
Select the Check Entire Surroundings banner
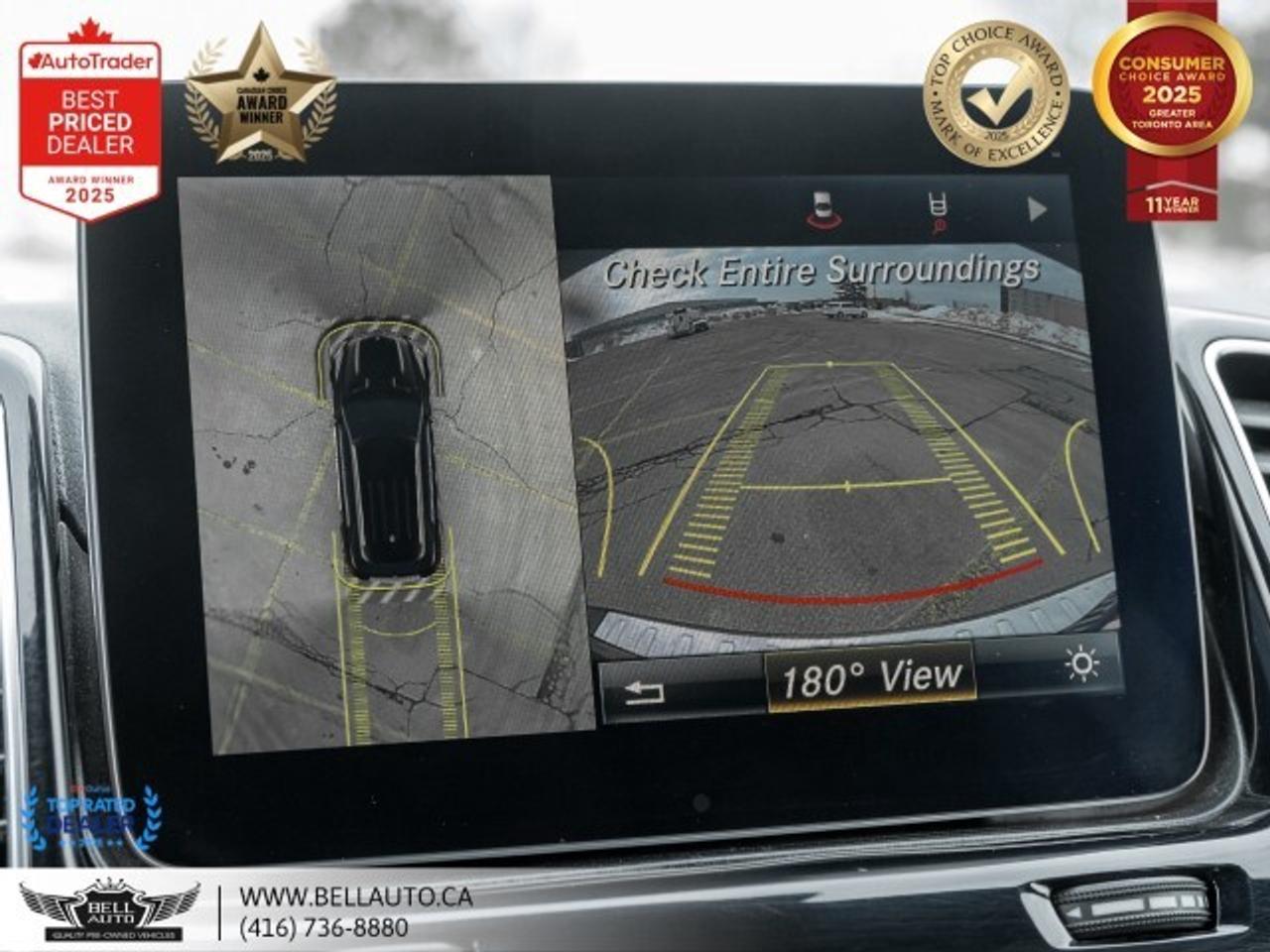(x=825, y=268)
